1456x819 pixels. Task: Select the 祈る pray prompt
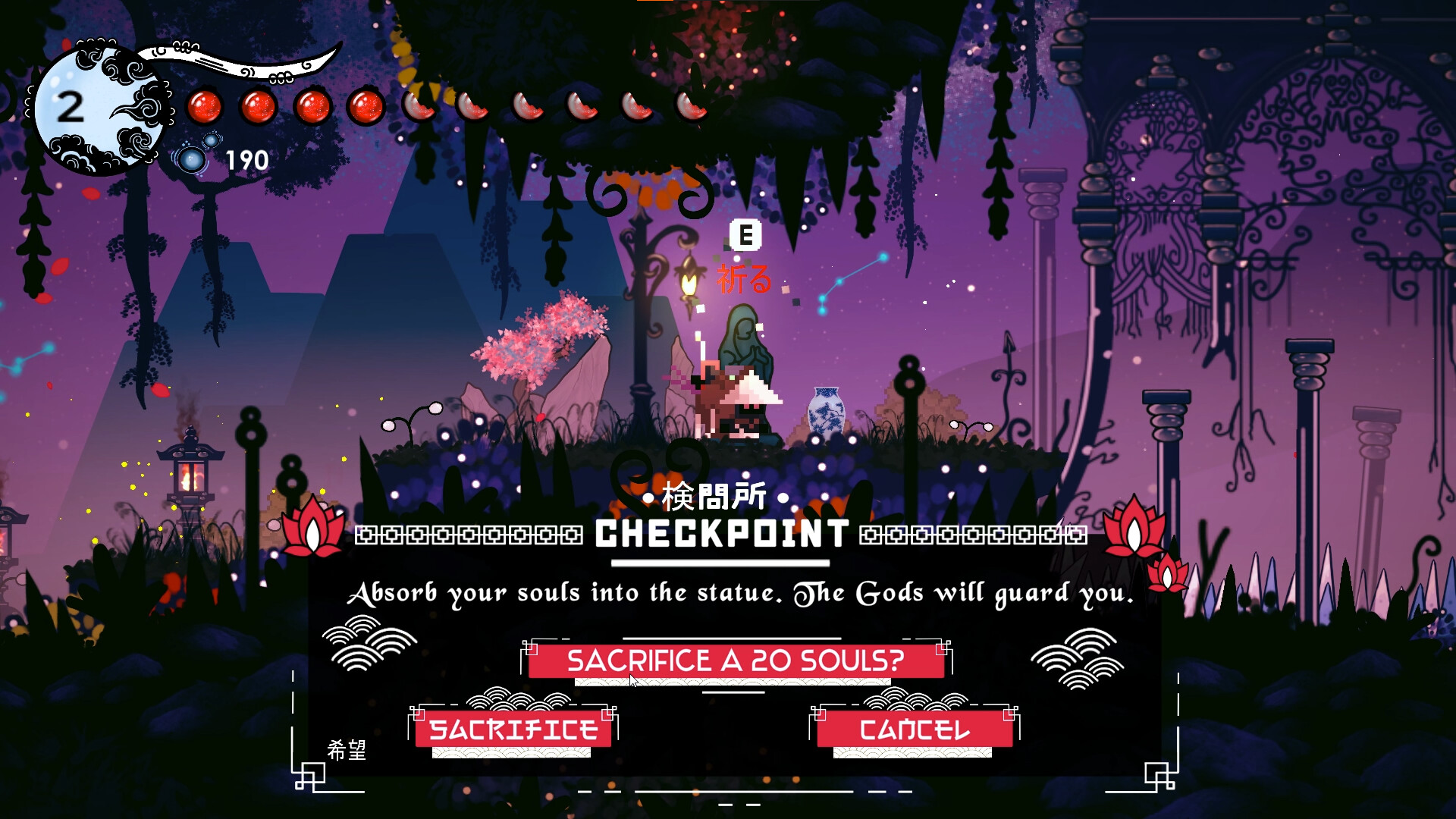(x=744, y=279)
